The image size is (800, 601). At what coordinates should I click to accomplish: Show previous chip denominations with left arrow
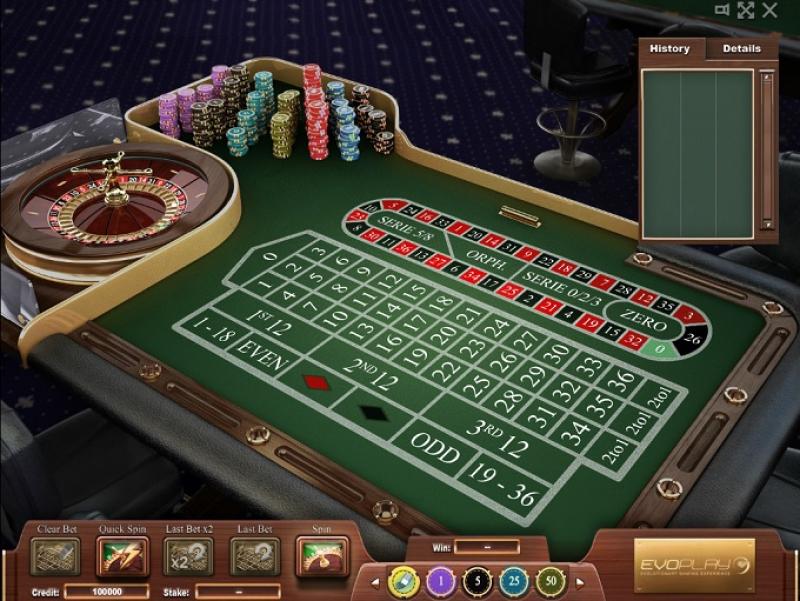pyautogui.click(x=377, y=581)
